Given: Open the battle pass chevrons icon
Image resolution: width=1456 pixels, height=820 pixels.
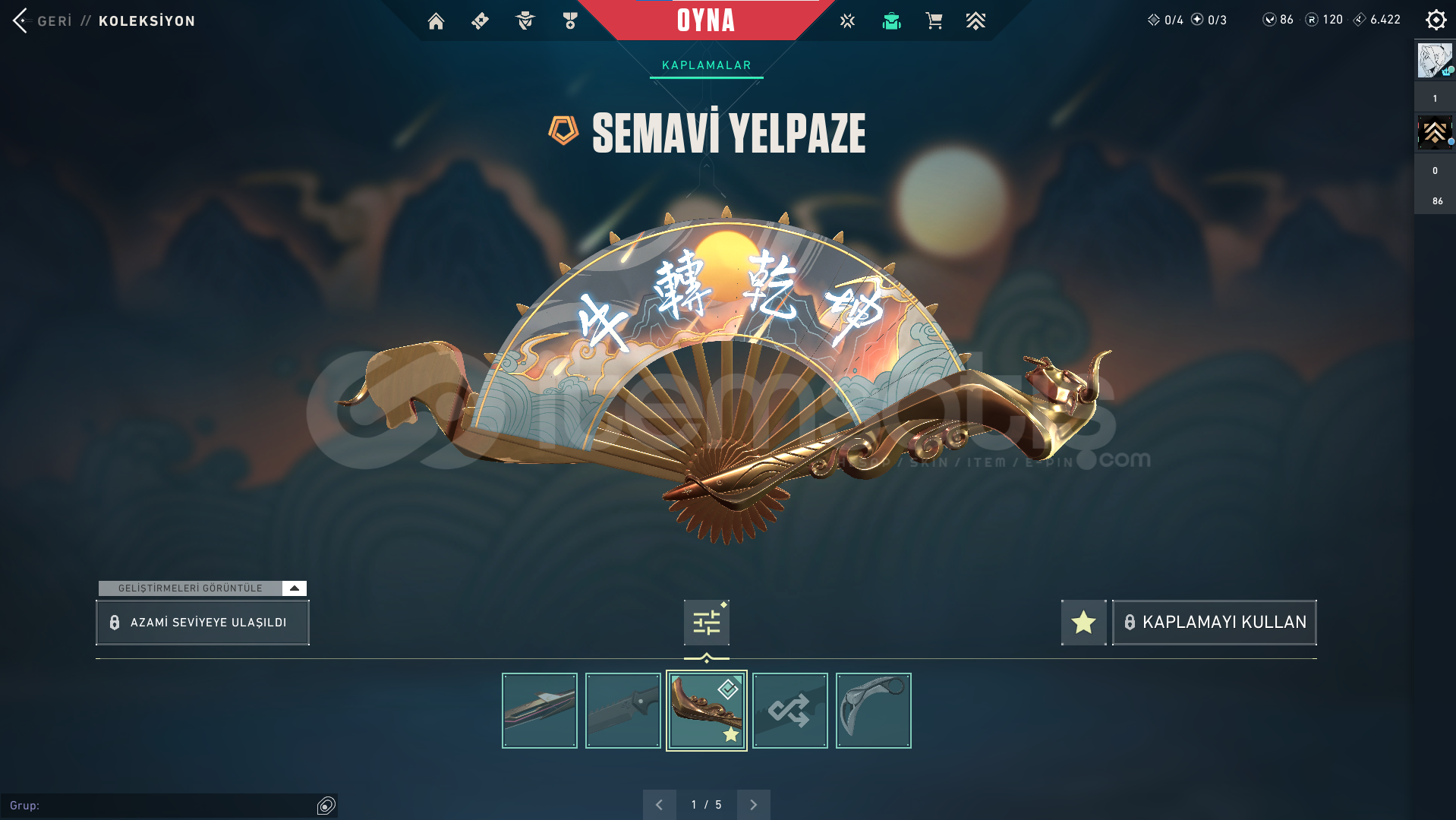Looking at the screenshot, I should click(975, 21).
